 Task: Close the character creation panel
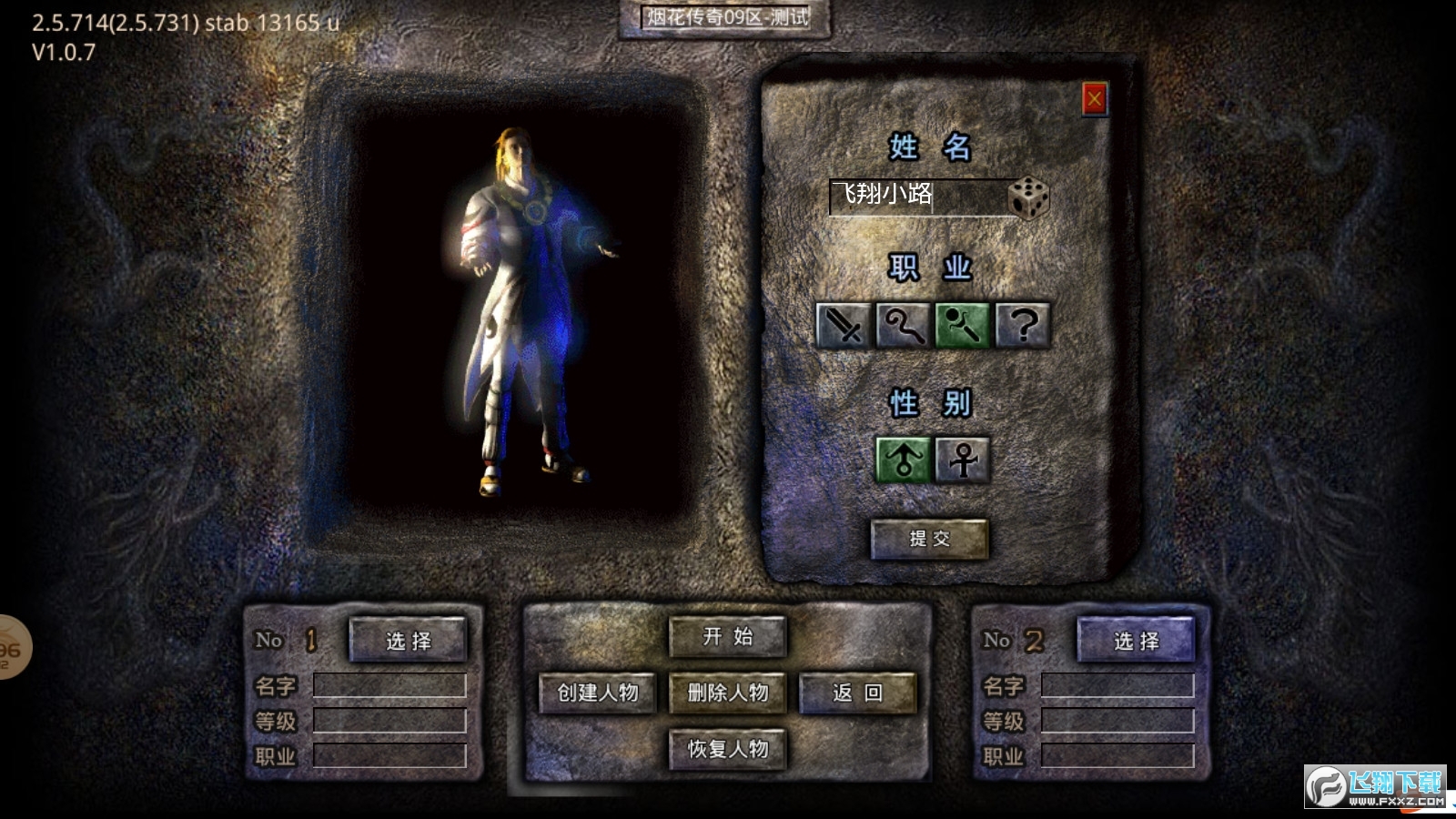pos(1094,98)
